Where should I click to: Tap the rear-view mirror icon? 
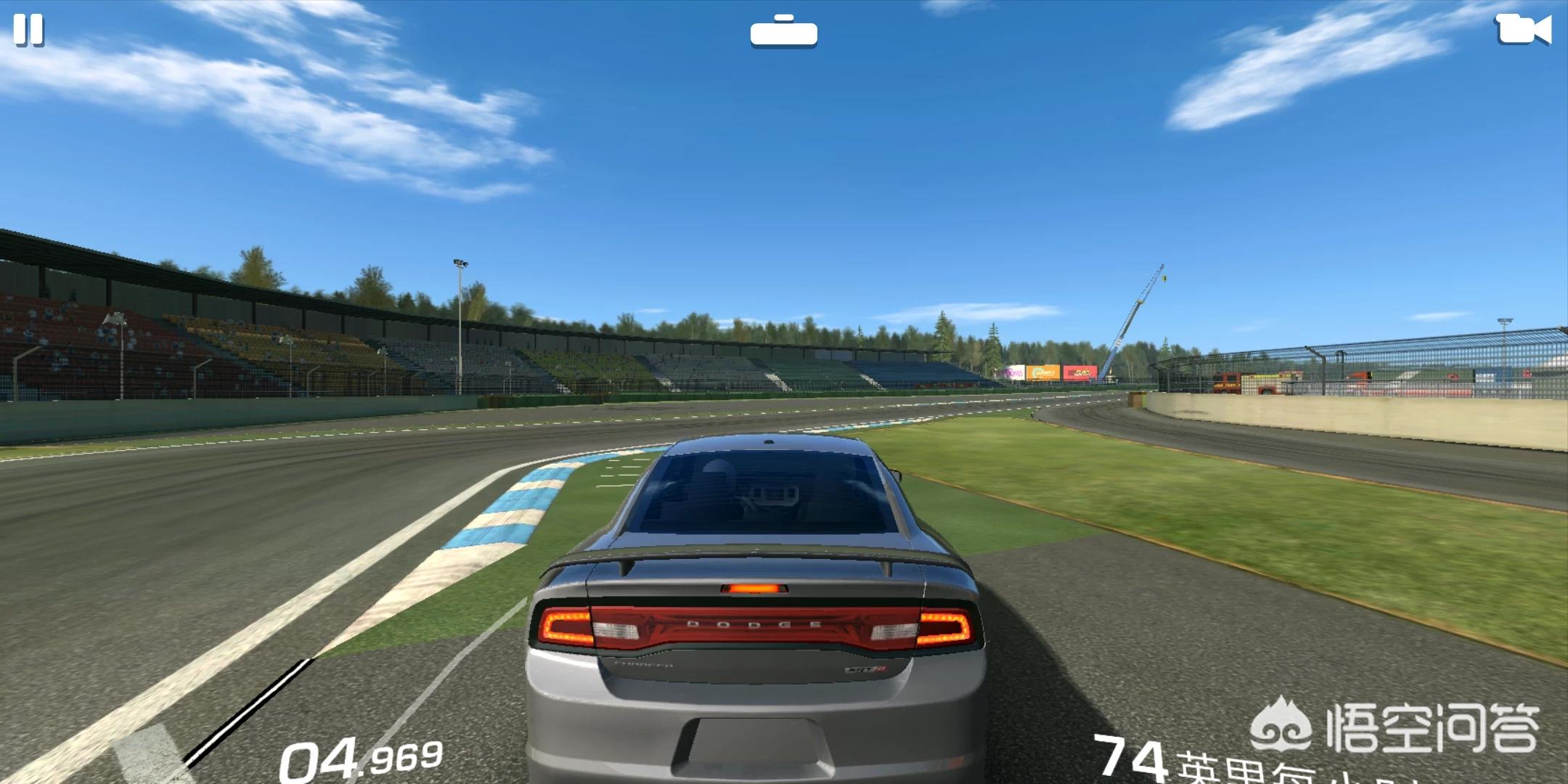(783, 32)
